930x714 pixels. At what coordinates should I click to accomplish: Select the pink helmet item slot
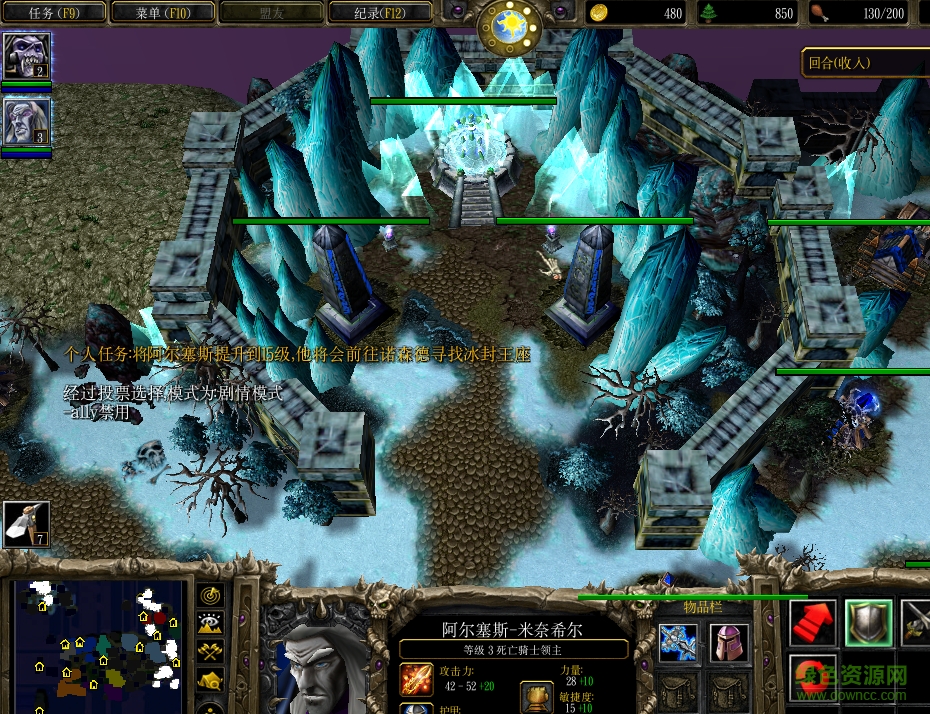729,641
